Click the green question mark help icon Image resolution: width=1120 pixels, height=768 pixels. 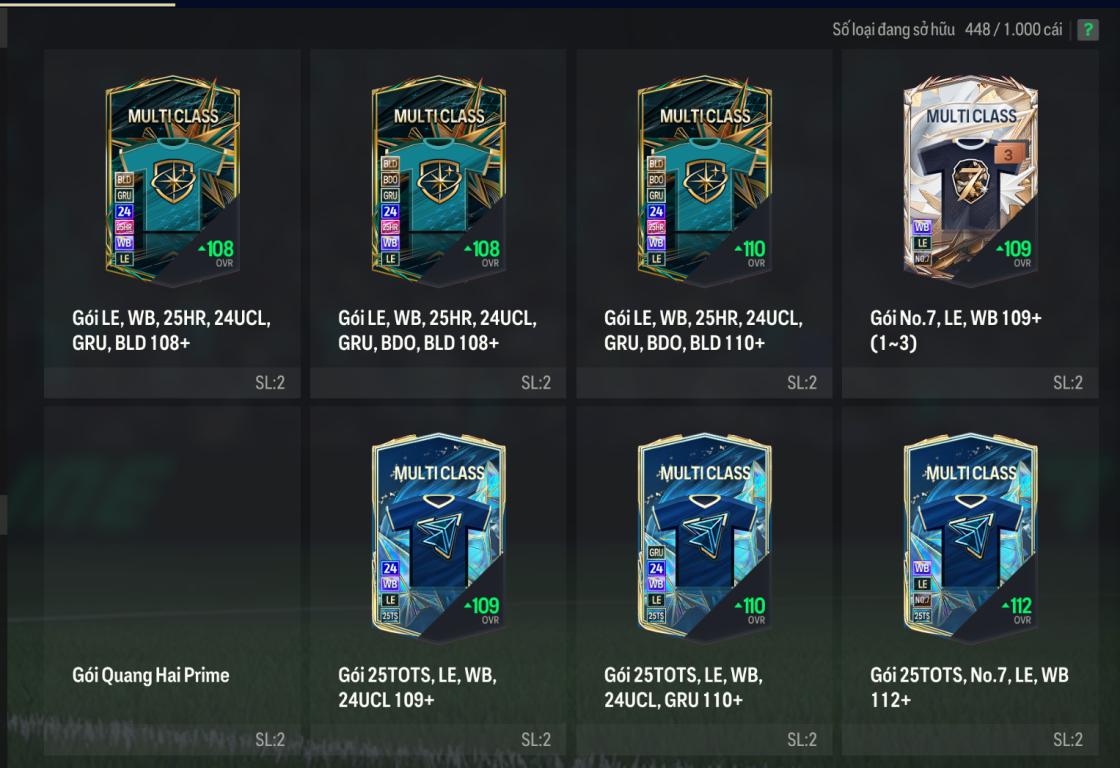tap(1087, 30)
